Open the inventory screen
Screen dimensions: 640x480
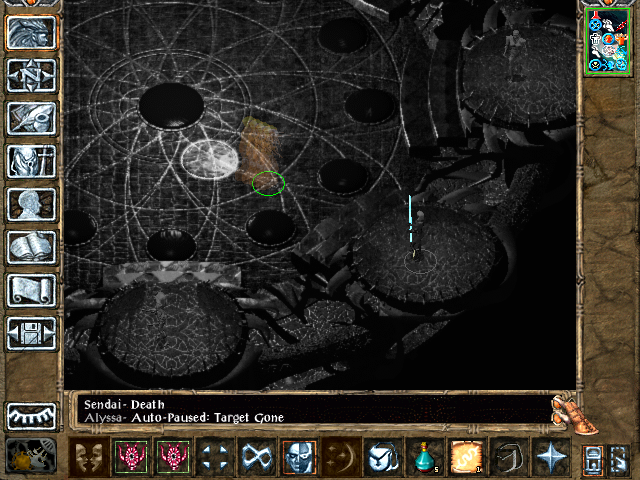pos(32,161)
